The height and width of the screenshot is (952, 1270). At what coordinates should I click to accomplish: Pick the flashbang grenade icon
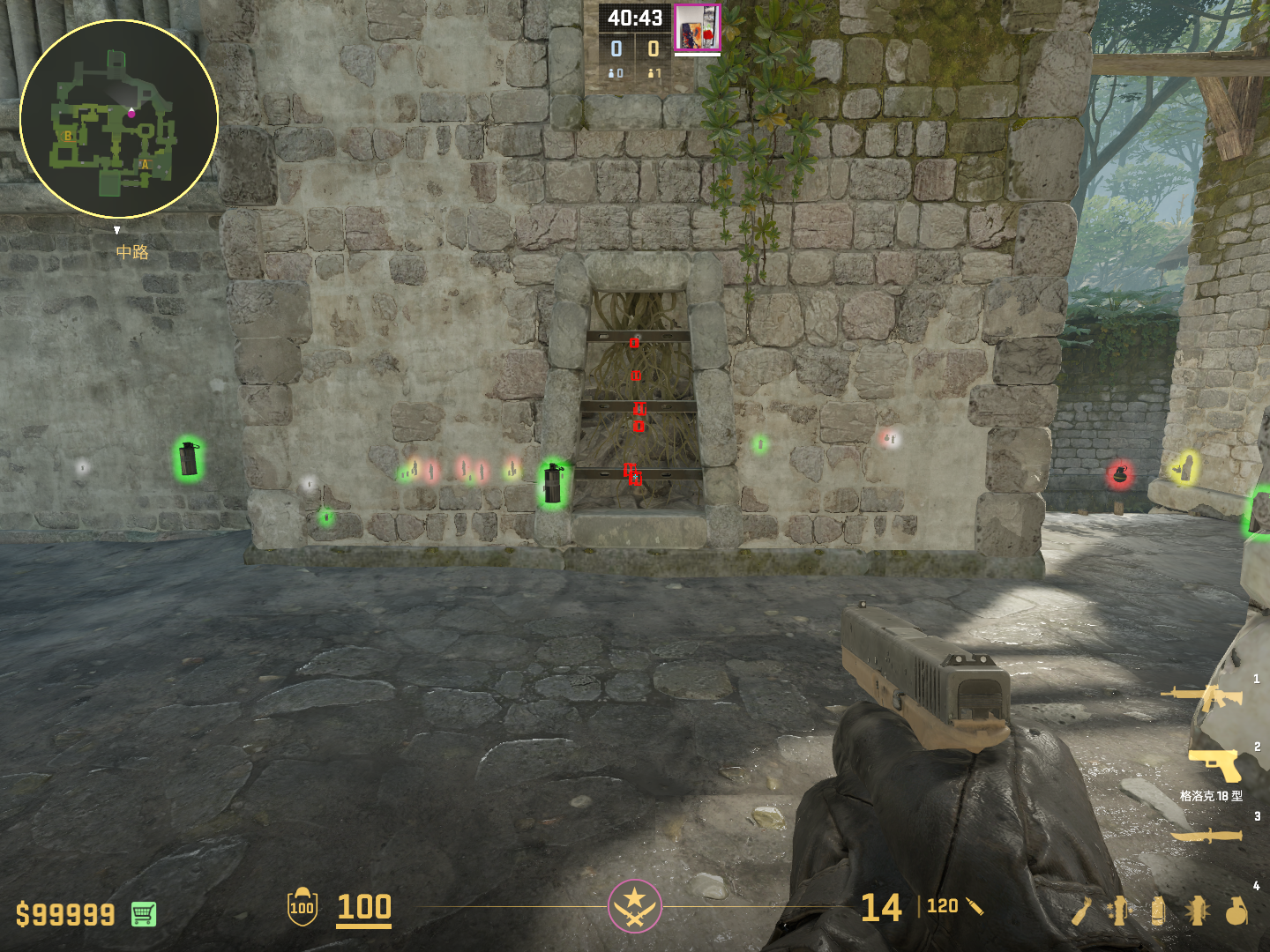pyautogui.click(x=1197, y=911)
